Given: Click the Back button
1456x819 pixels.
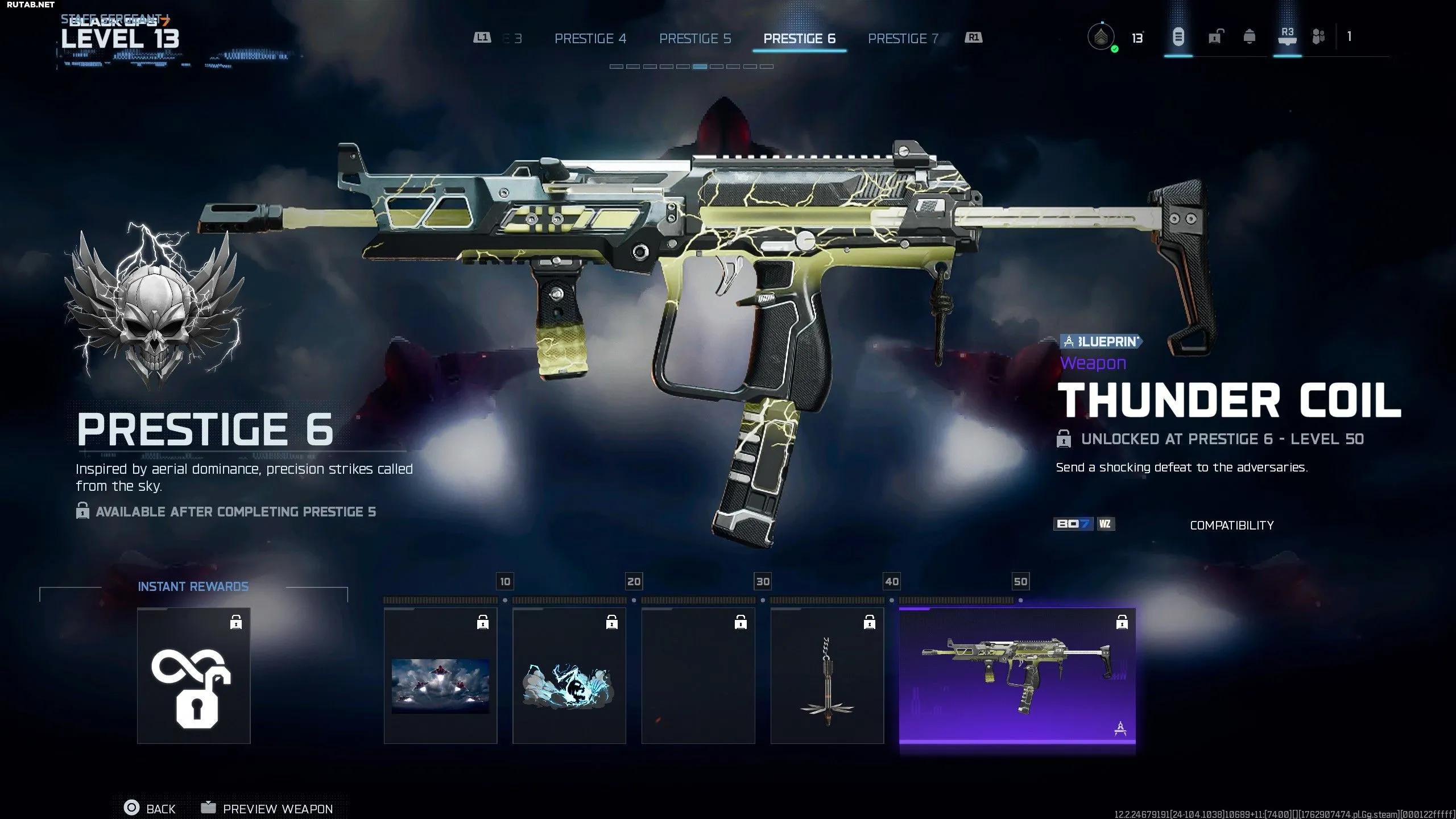Looking at the screenshot, I should (x=150, y=808).
